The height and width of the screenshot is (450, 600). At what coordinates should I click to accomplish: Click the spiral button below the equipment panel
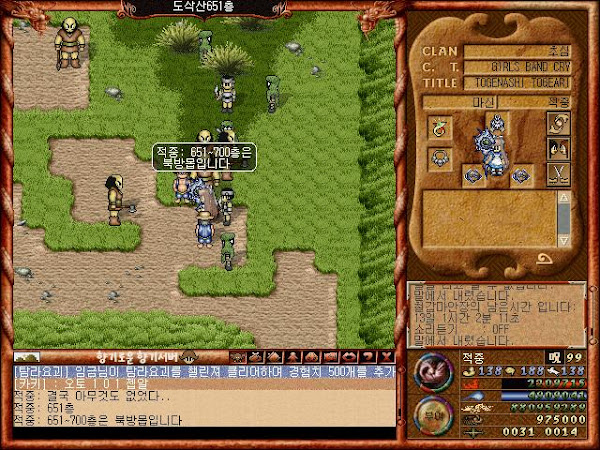tap(546, 260)
